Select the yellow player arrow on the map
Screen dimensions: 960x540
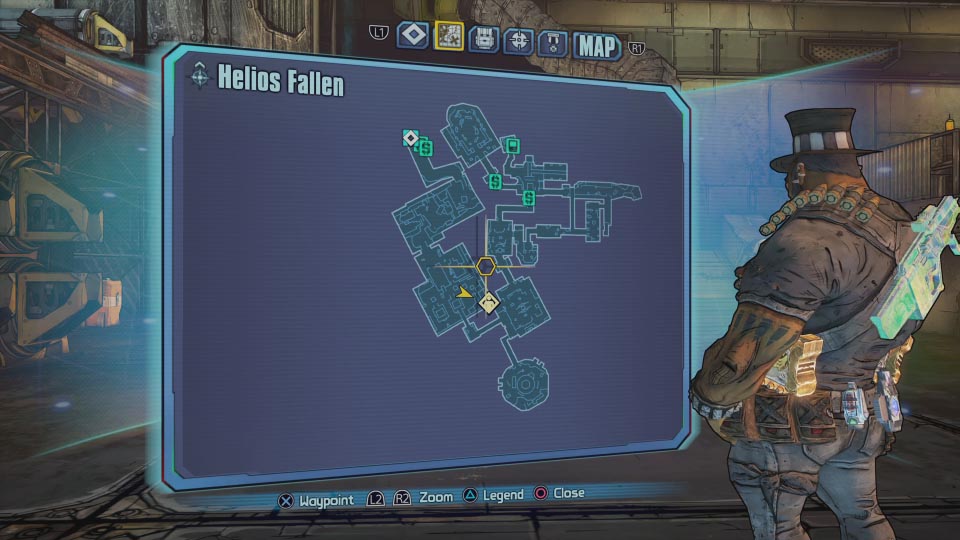pyautogui.click(x=463, y=293)
